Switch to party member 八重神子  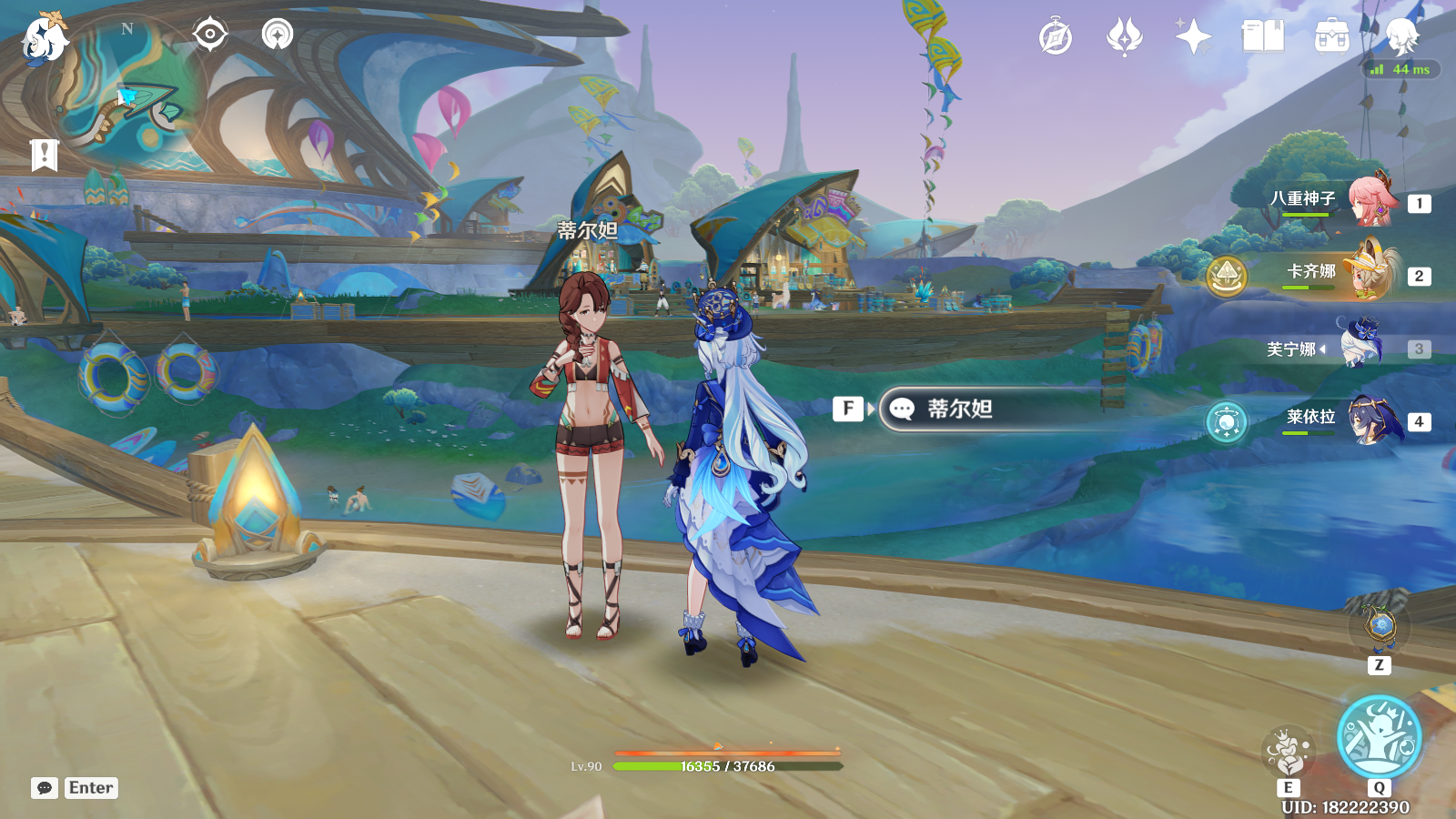click(x=1370, y=200)
